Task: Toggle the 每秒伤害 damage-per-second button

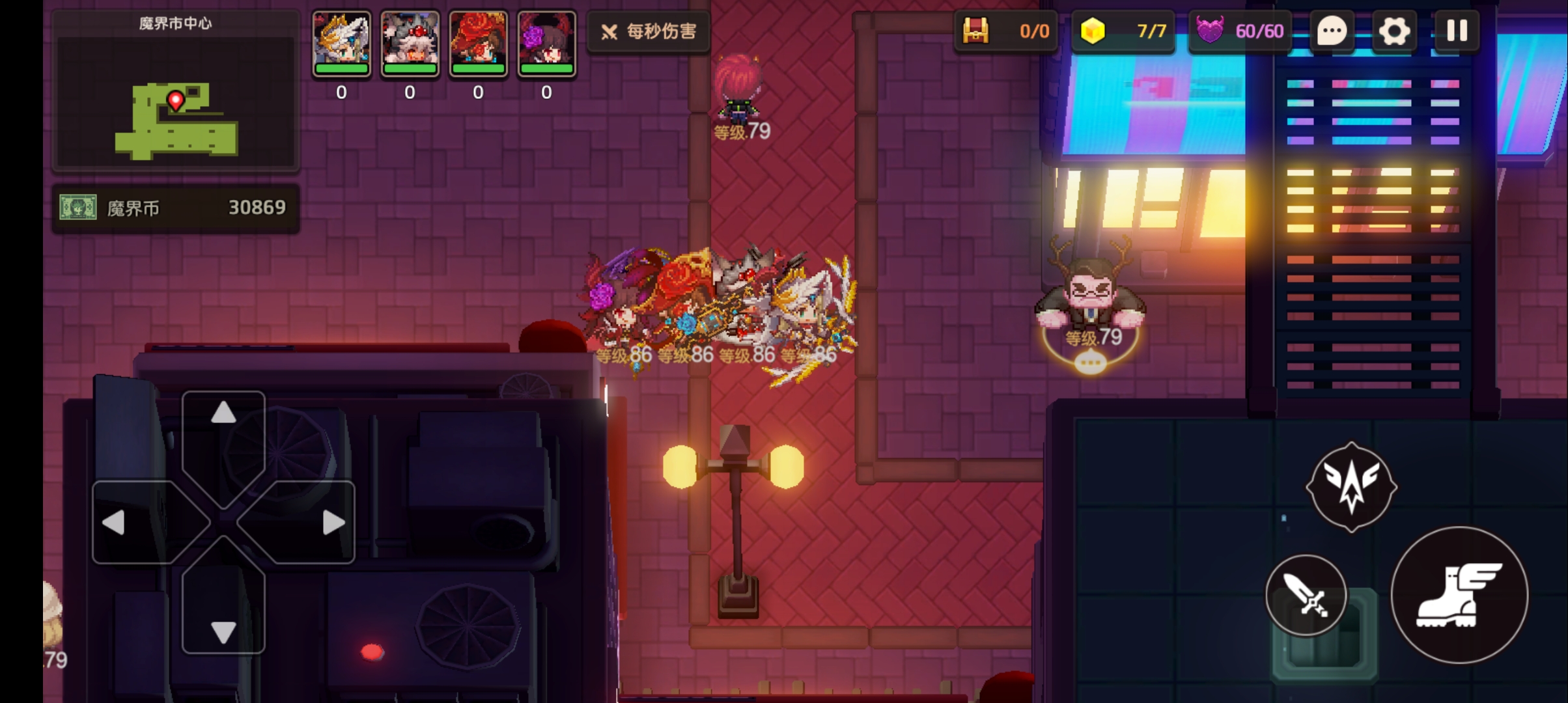Action: [x=649, y=31]
